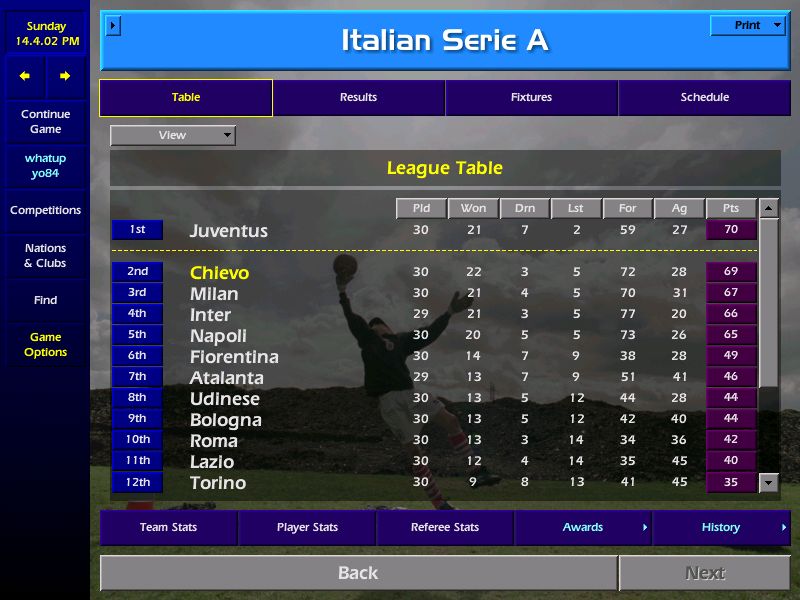Screen dimensions: 800x600
Task: Switch to the Results tab
Action: pos(358,98)
